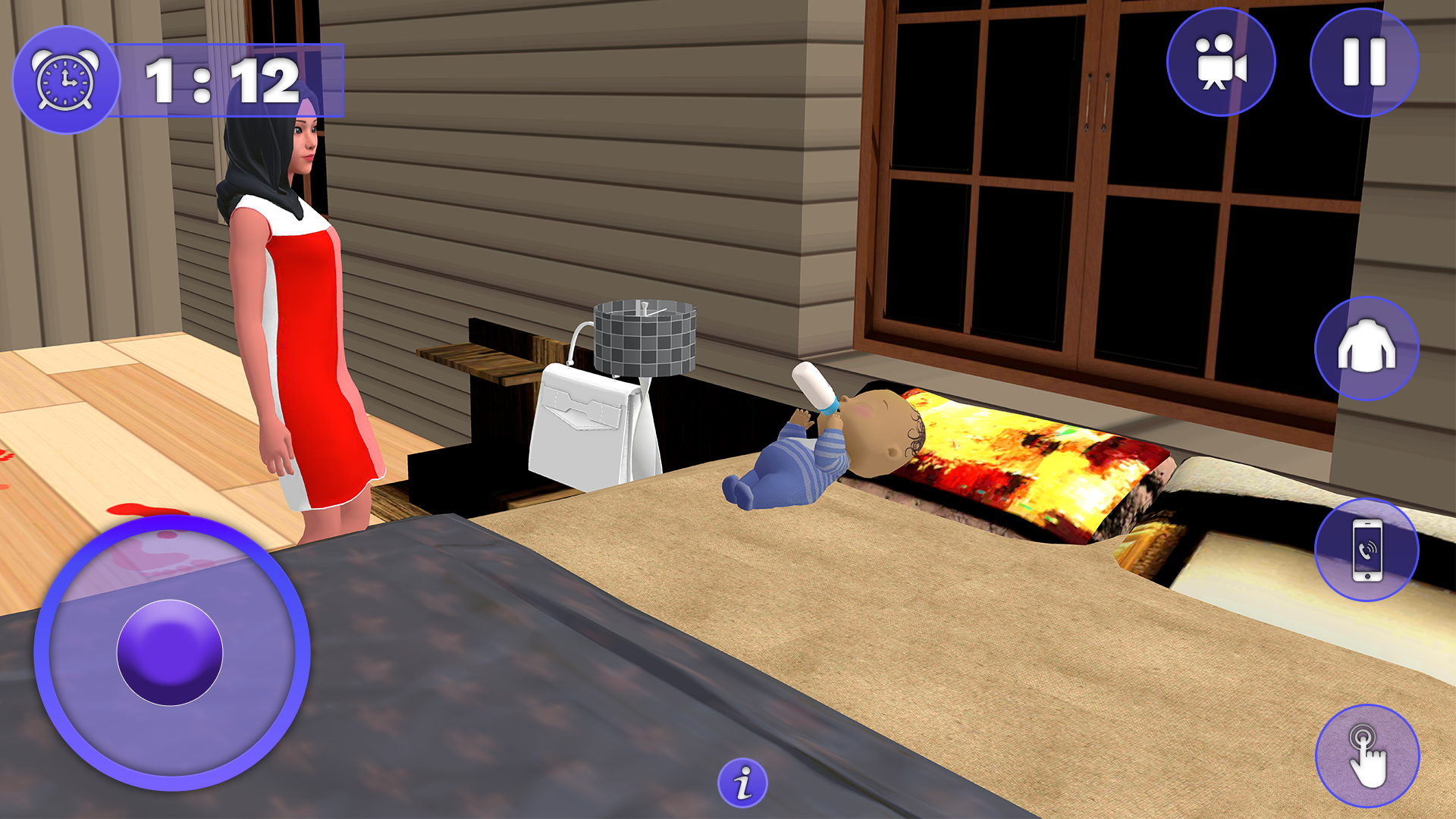Tap the info button at bottom center
This screenshot has width=1456, height=819.
pyautogui.click(x=742, y=781)
